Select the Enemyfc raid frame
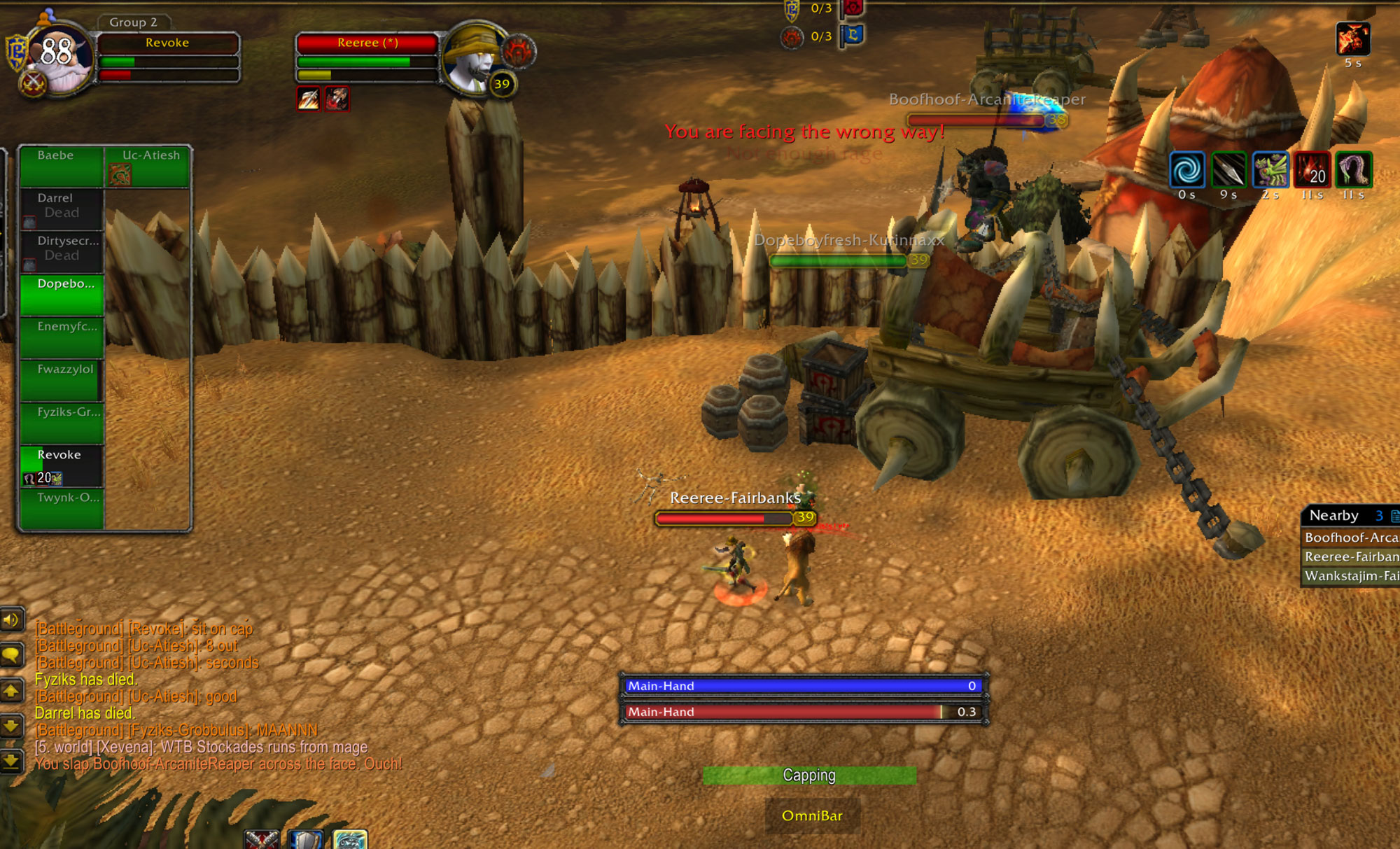 coord(62,337)
